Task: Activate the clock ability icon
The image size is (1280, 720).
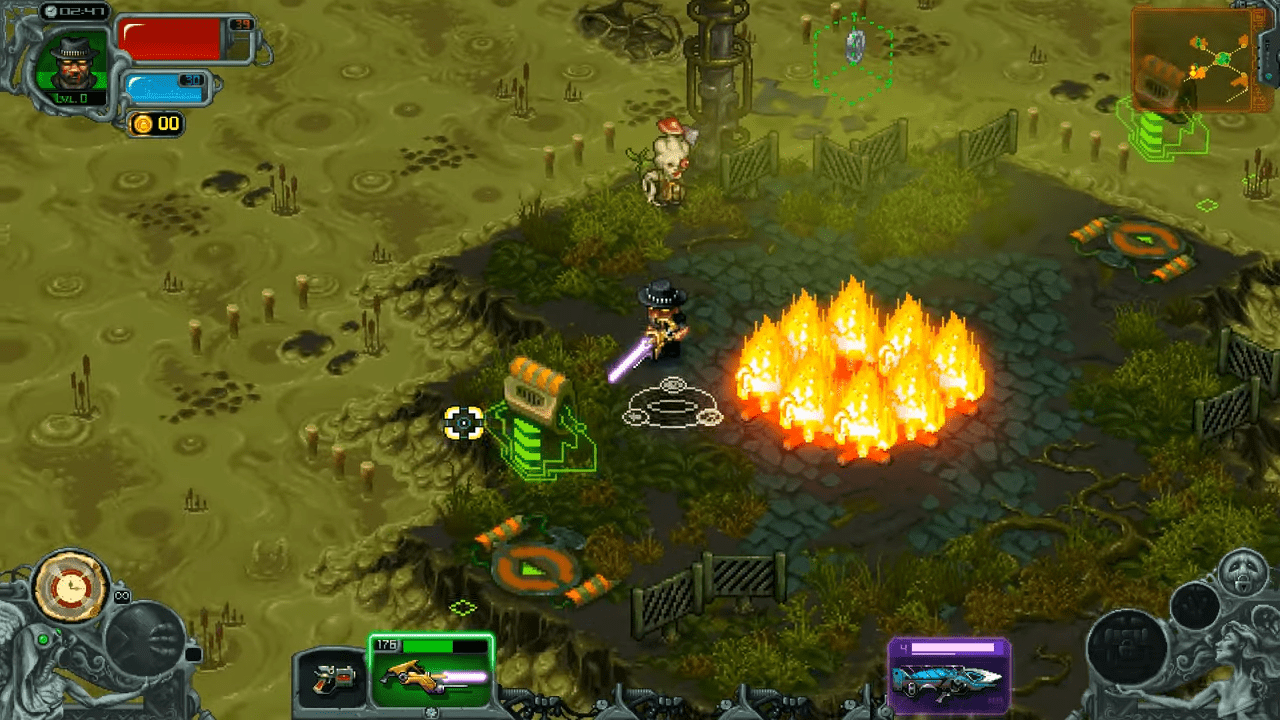Action: click(x=70, y=585)
